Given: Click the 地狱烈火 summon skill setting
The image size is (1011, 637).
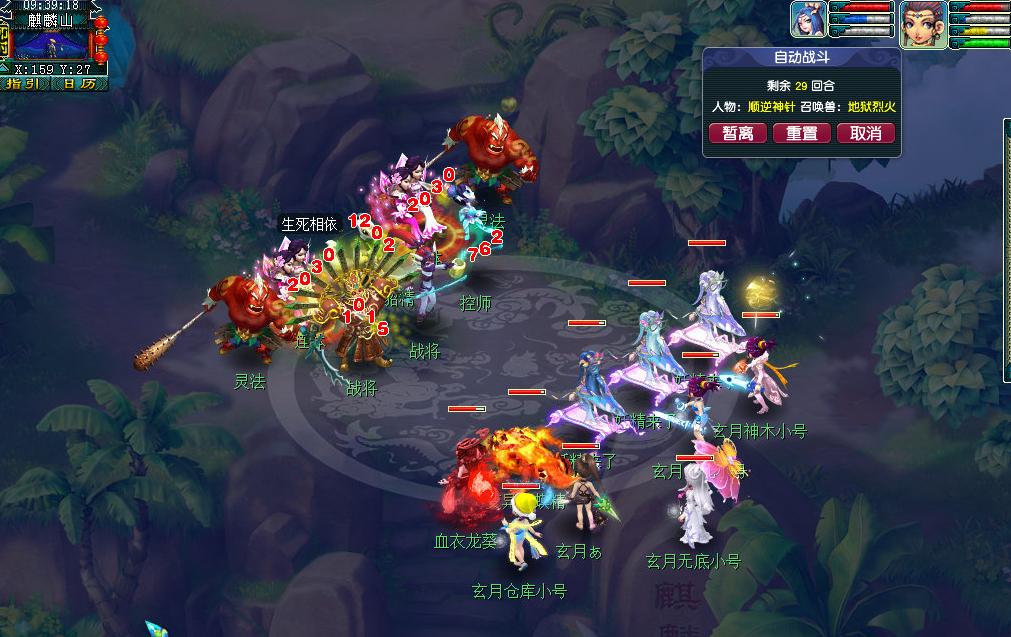Looking at the screenshot, I should click(871, 106).
